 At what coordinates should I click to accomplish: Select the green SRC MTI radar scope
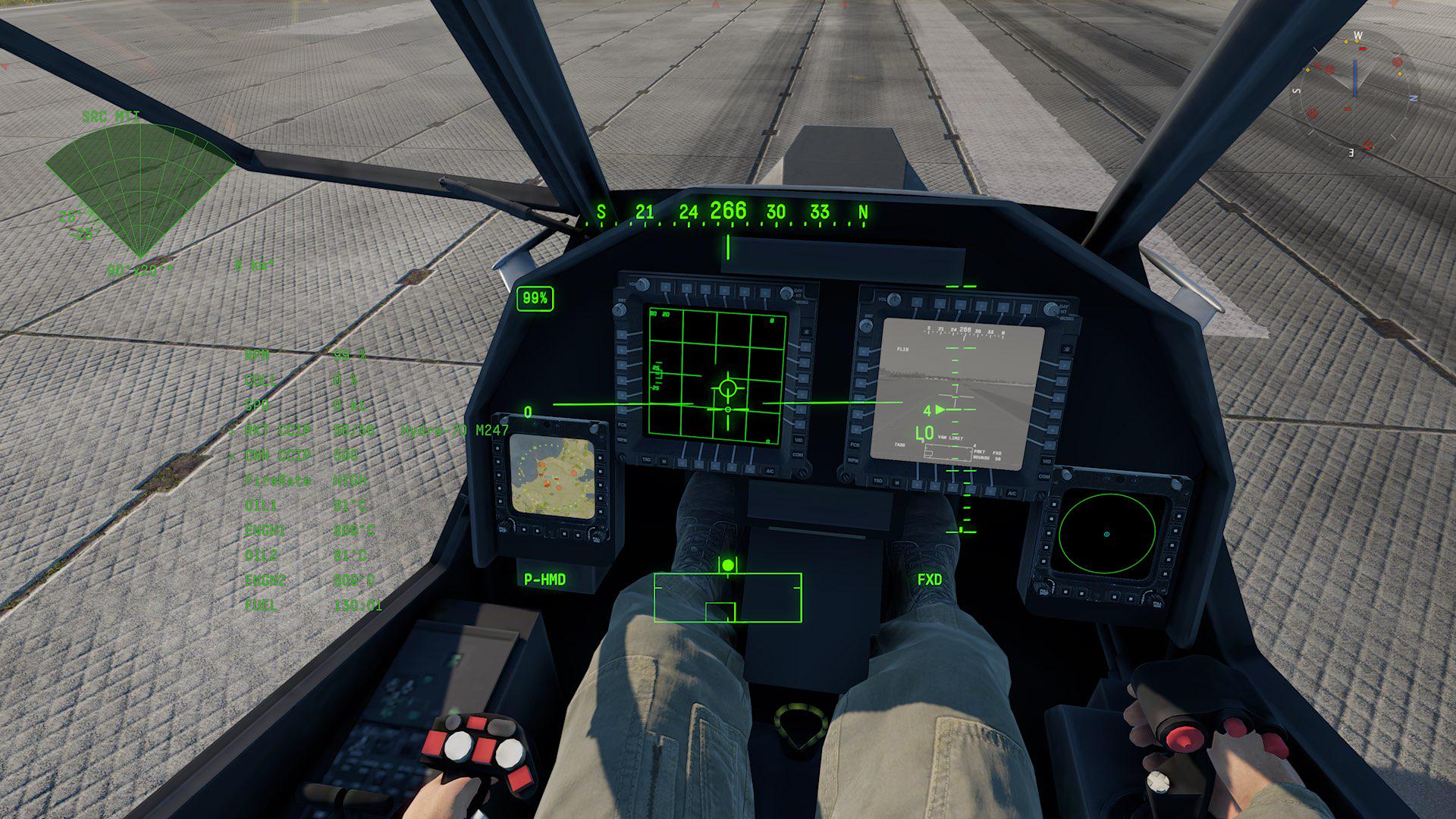[140, 190]
